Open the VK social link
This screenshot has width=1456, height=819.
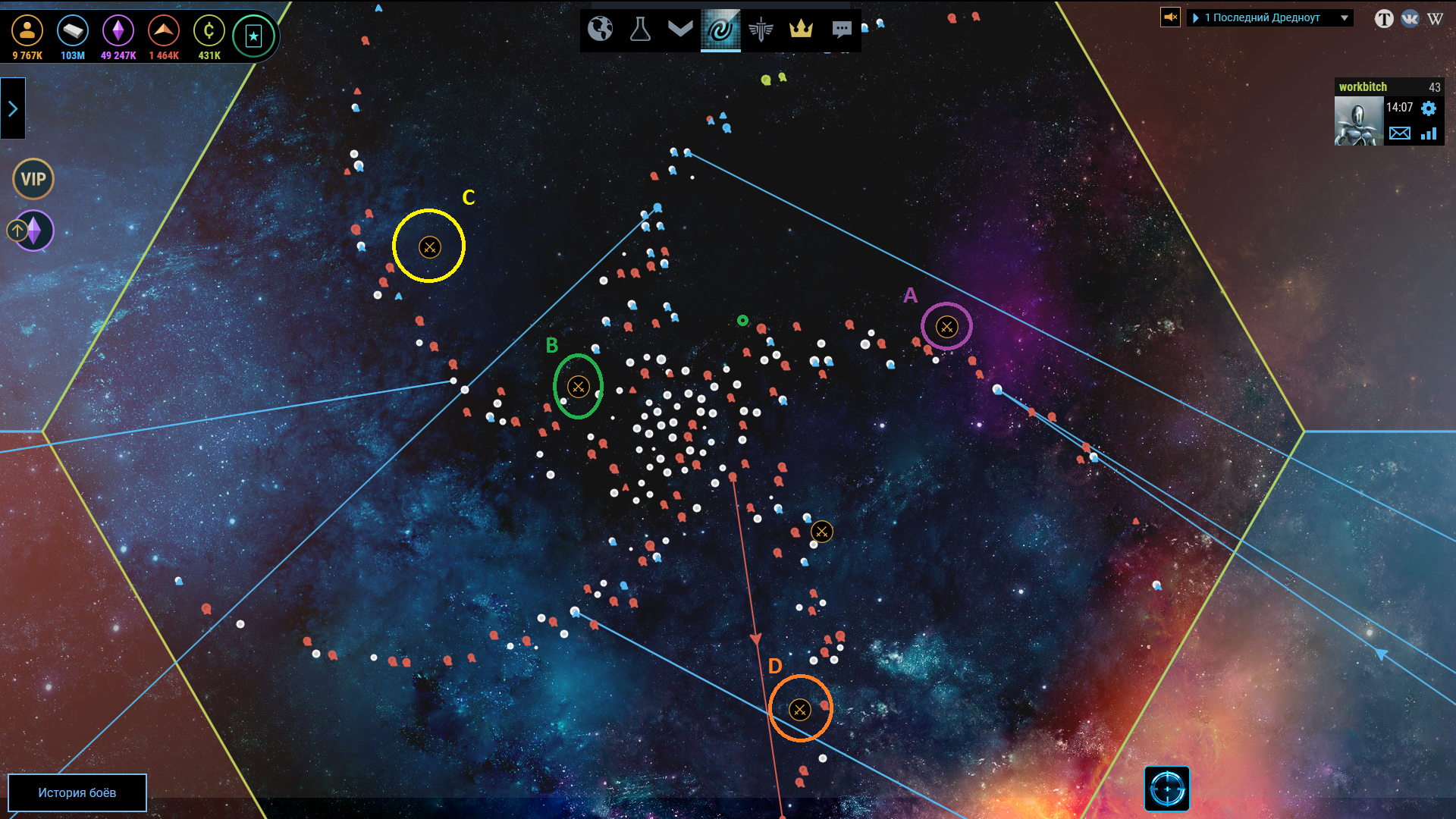(x=1410, y=18)
